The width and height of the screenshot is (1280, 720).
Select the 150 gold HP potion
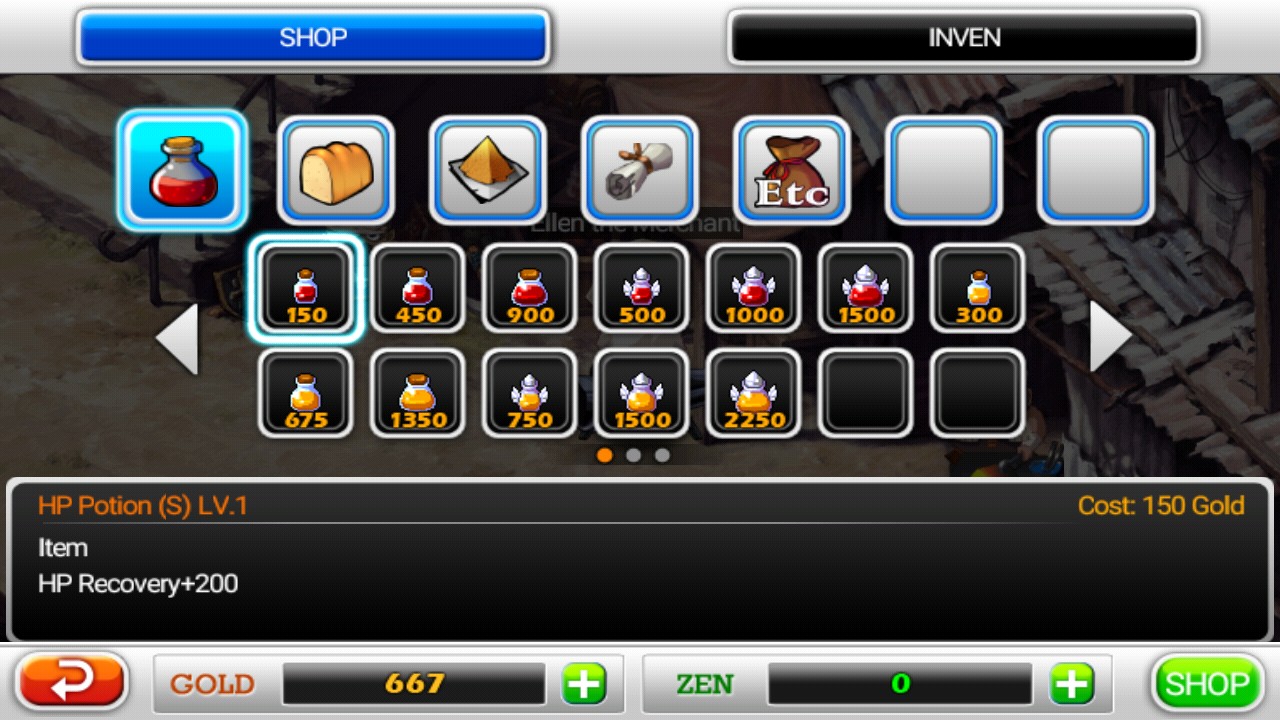click(306, 289)
